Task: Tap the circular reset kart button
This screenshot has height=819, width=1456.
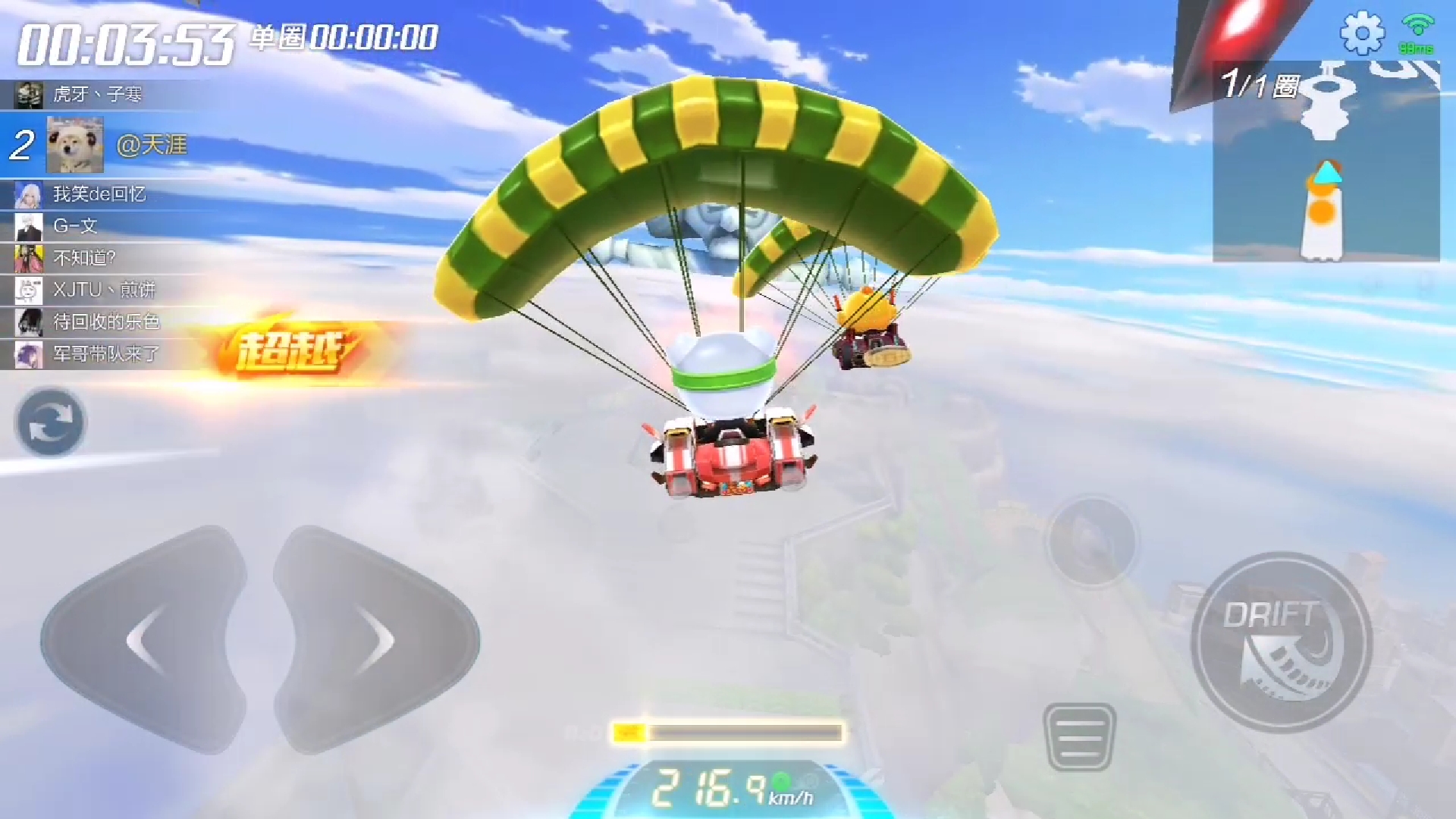Action: pyautogui.click(x=50, y=422)
